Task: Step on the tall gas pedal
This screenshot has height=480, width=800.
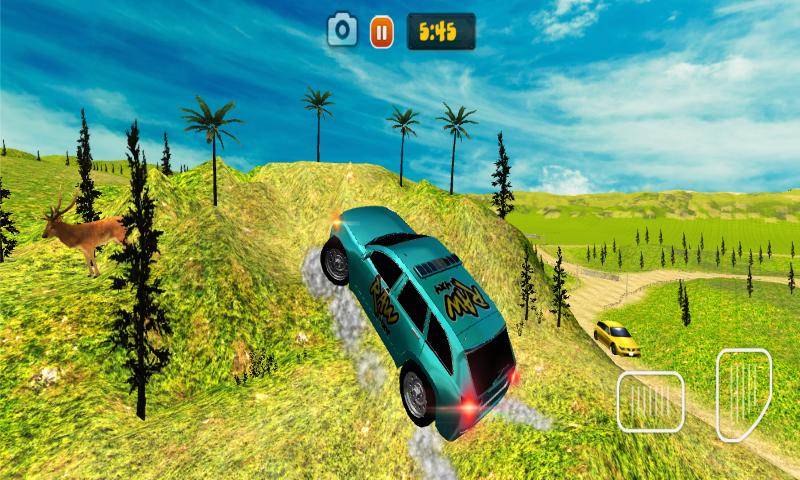Action: [743, 394]
